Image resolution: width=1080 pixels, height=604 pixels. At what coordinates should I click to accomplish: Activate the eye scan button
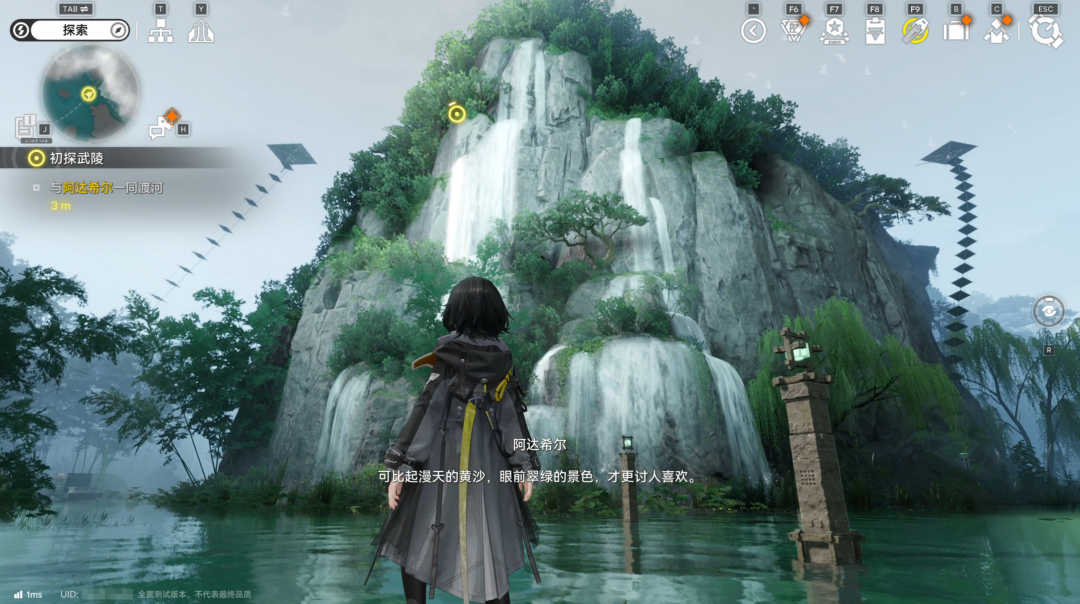pos(1048,311)
